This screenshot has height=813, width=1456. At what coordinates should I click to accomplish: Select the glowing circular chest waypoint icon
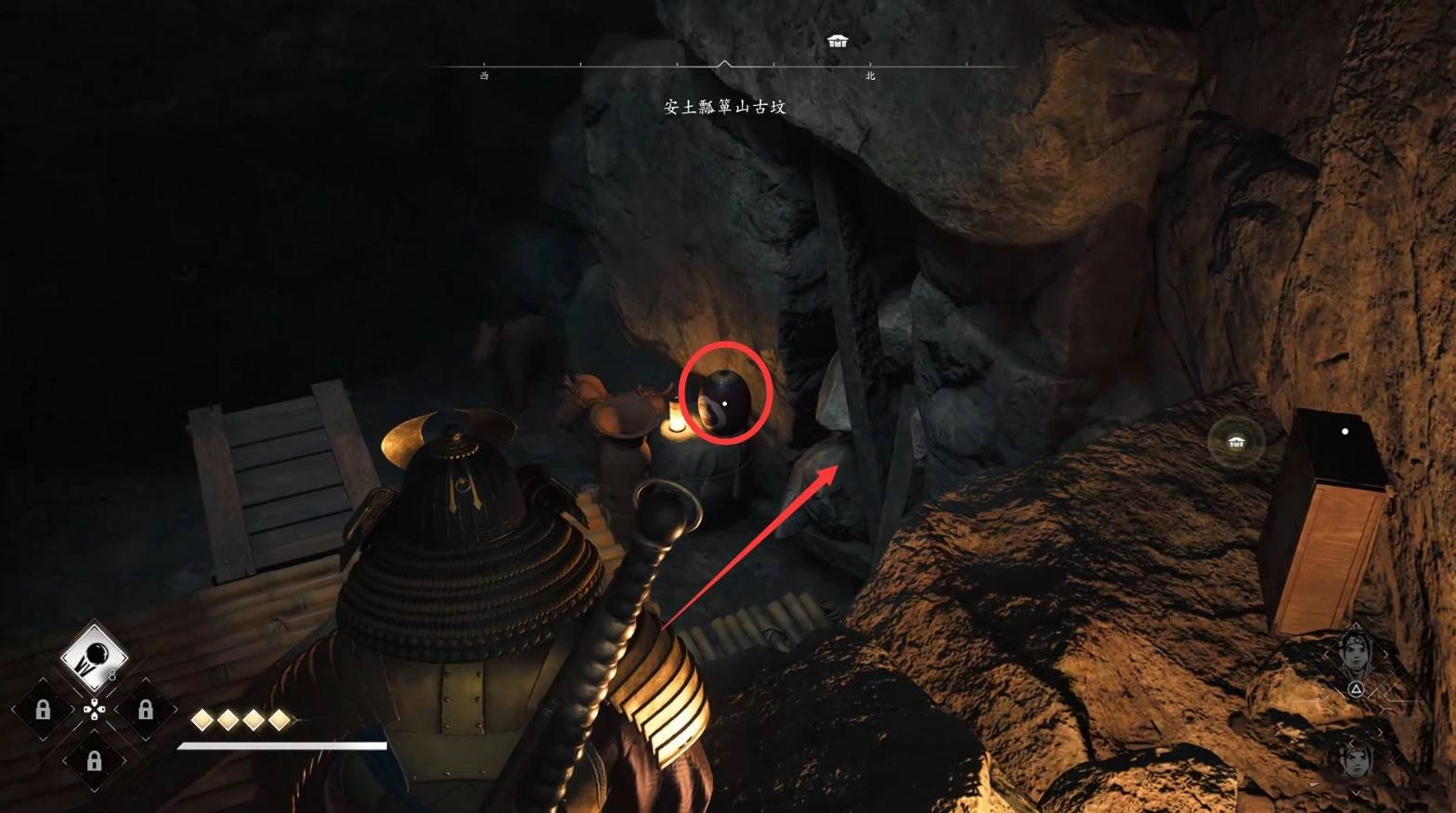[1236, 442]
